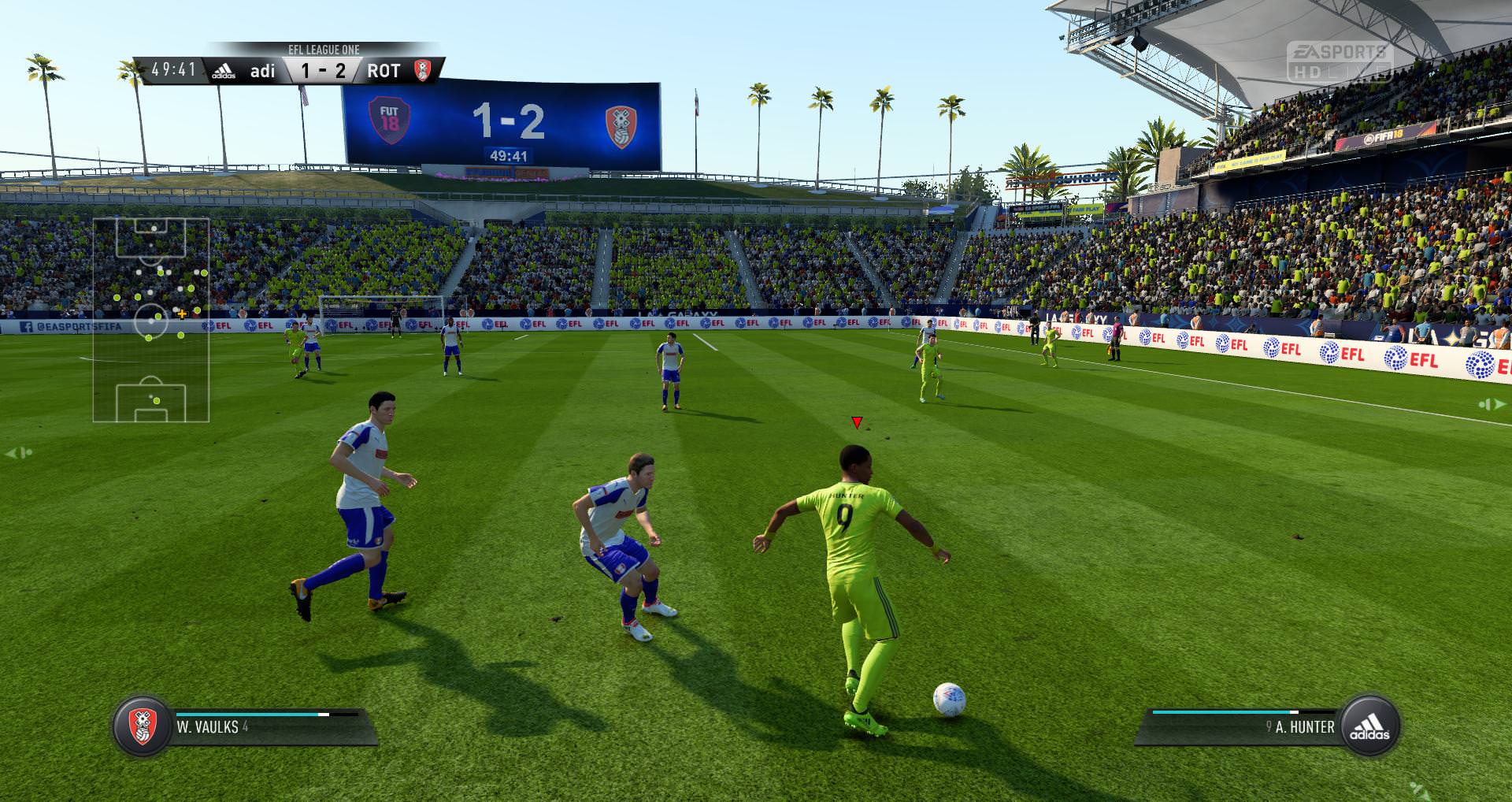Click the red triangle marker above Hunter
Image resolution: width=1512 pixels, height=802 pixels.
(857, 423)
